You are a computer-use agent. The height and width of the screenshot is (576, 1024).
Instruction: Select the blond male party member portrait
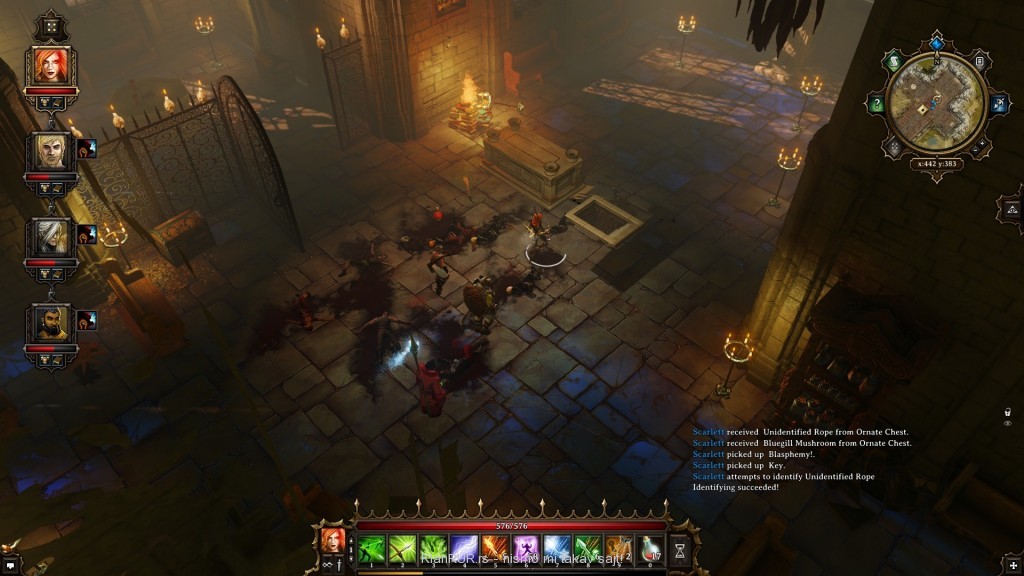[x=49, y=151]
